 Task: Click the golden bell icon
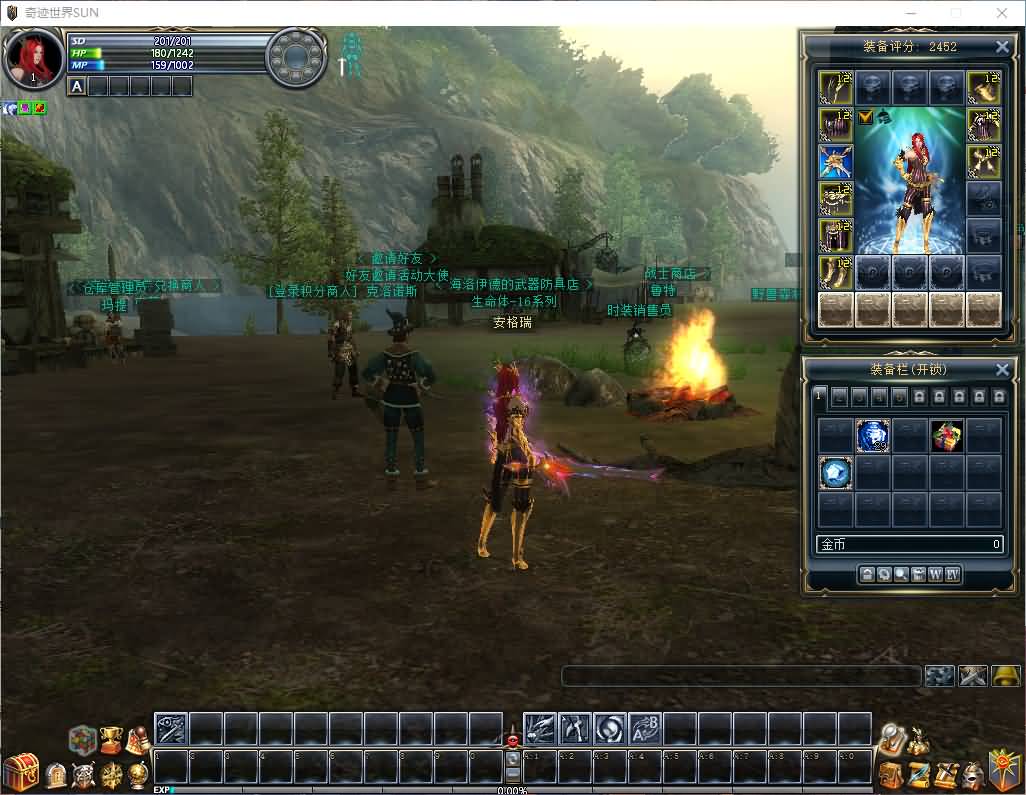1006,676
